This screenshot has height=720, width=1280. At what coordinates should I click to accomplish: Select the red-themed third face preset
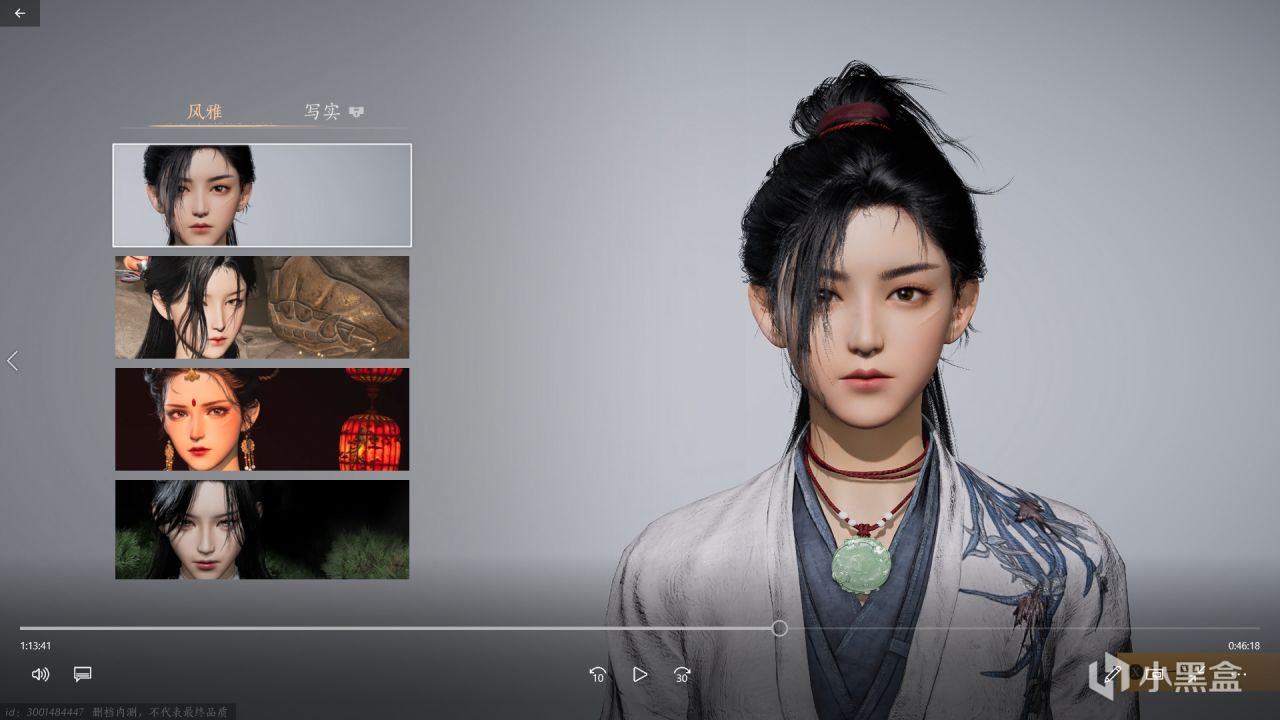(261, 418)
